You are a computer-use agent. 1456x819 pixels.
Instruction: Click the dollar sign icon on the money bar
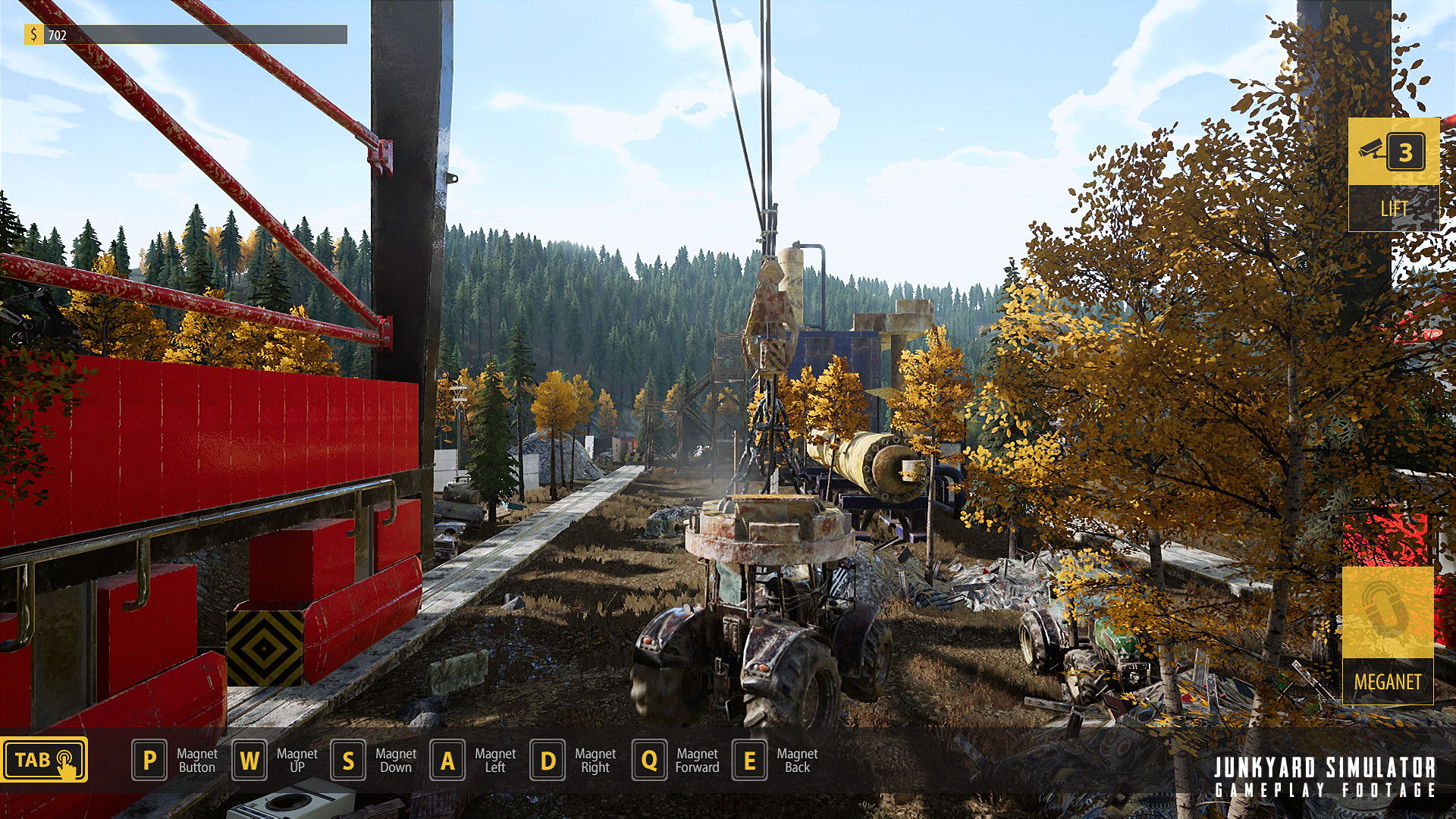coord(35,34)
